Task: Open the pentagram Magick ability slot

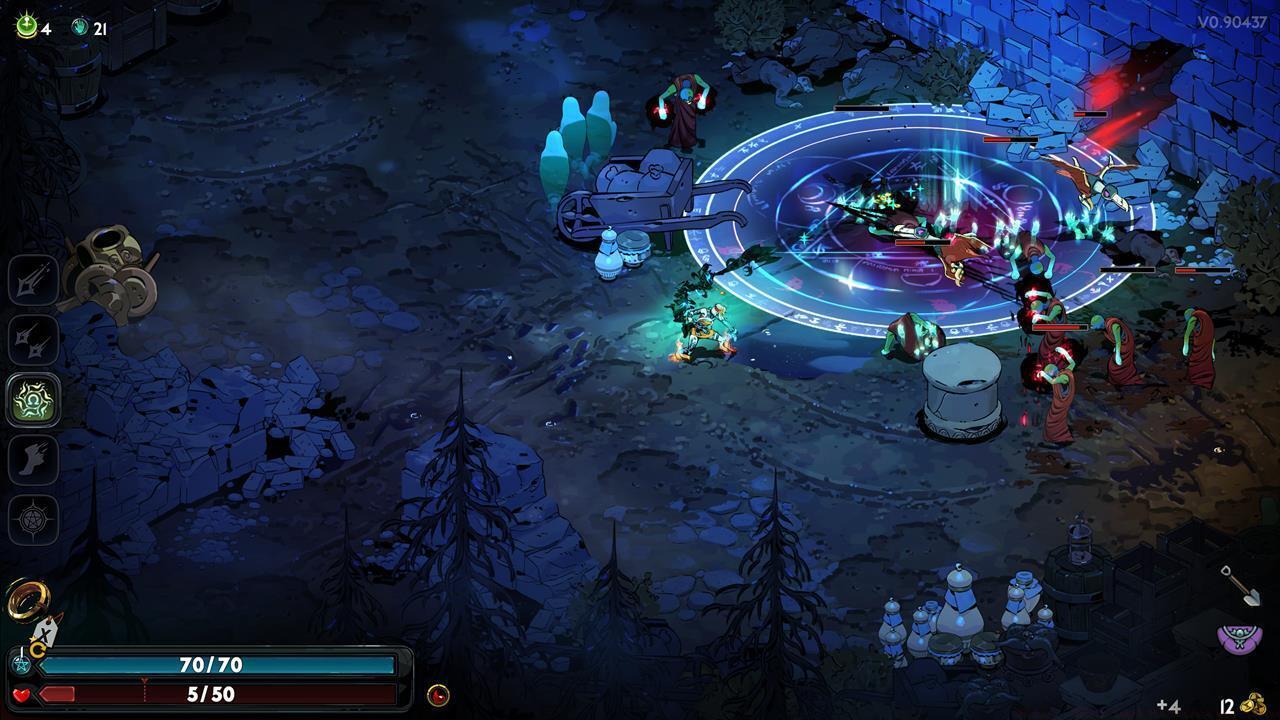Action: (x=34, y=520)
